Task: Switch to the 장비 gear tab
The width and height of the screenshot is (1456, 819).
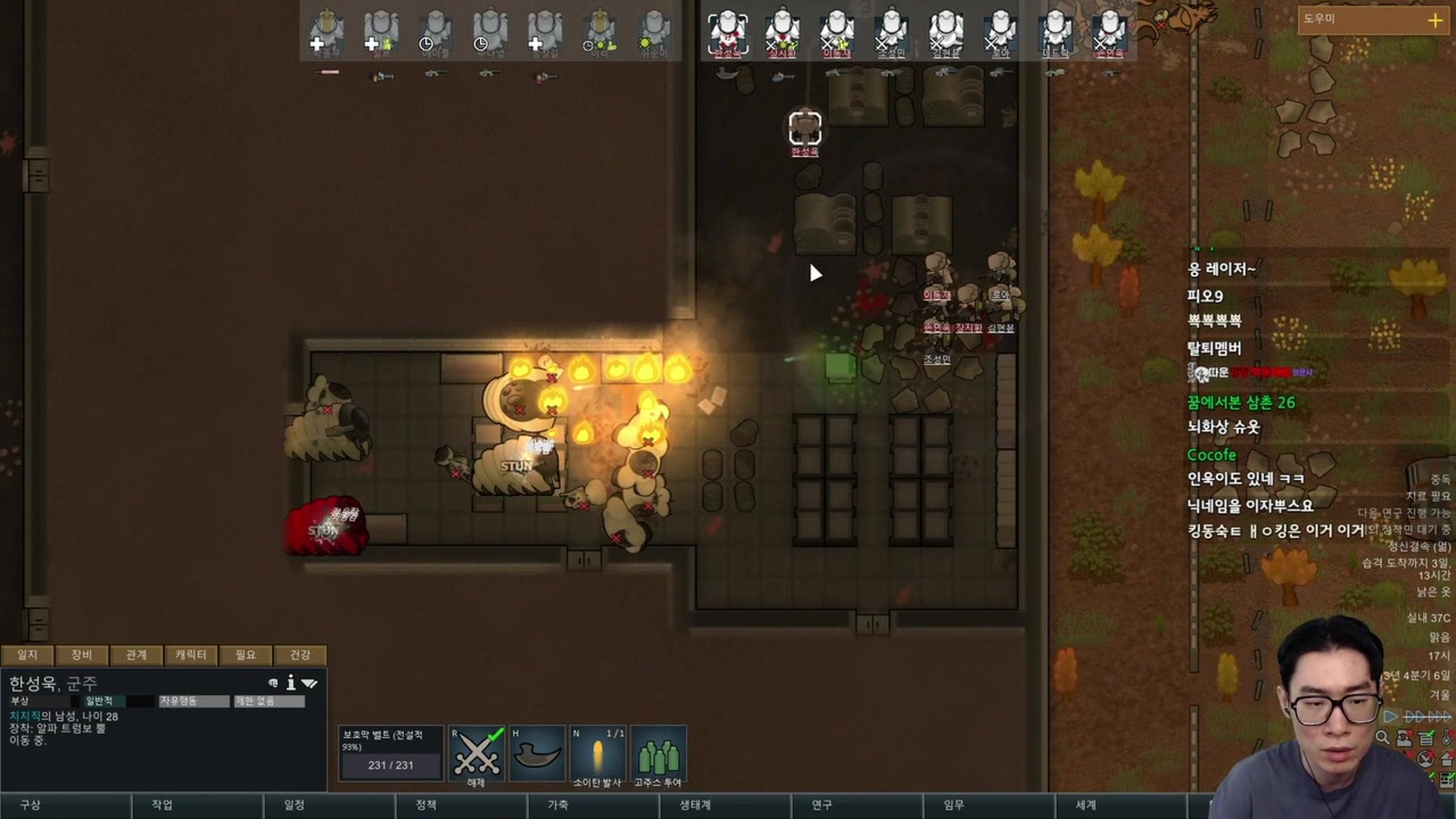Action: [82, 655]
